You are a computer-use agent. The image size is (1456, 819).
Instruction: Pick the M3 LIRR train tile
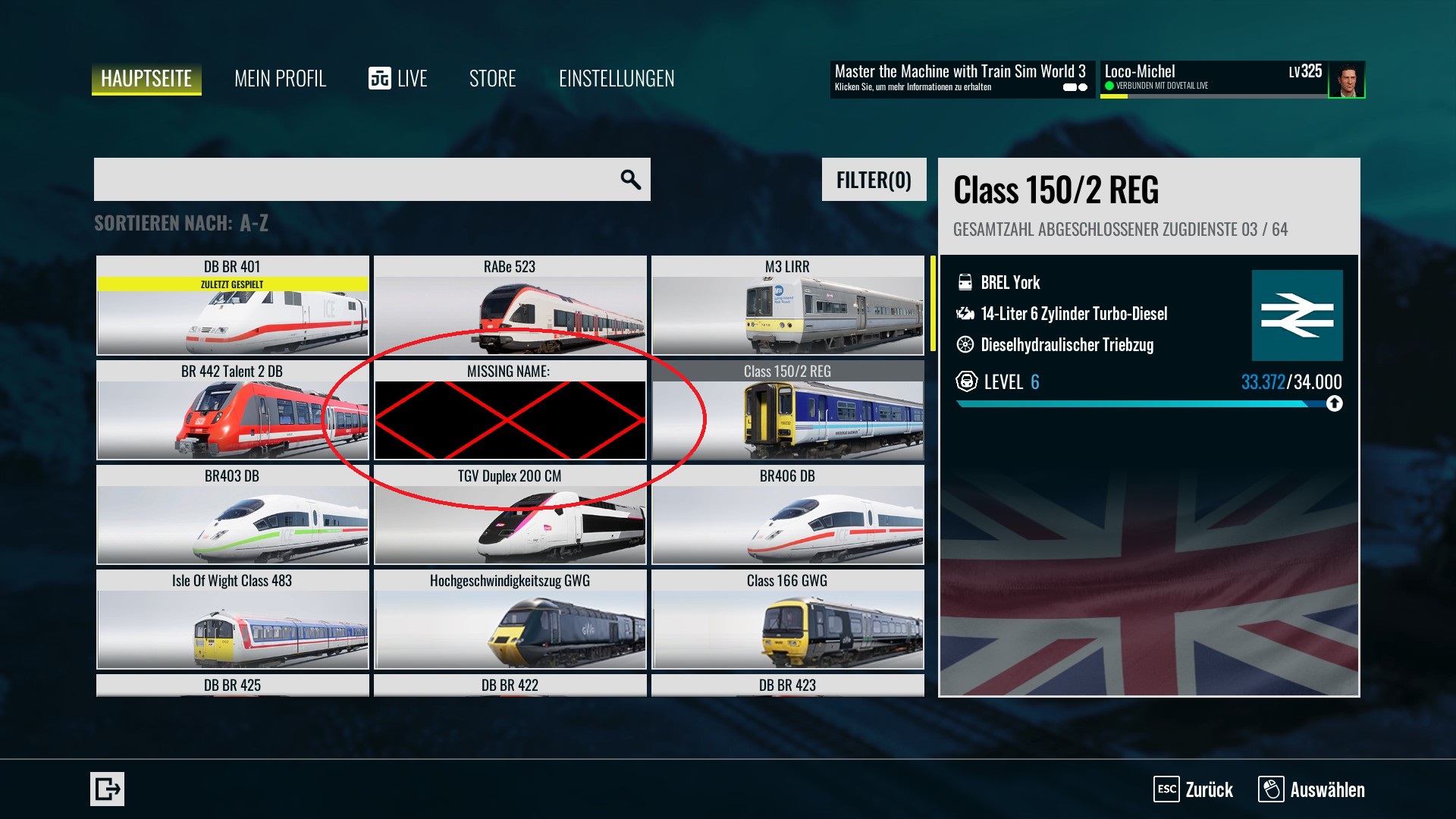click(787, 306)
